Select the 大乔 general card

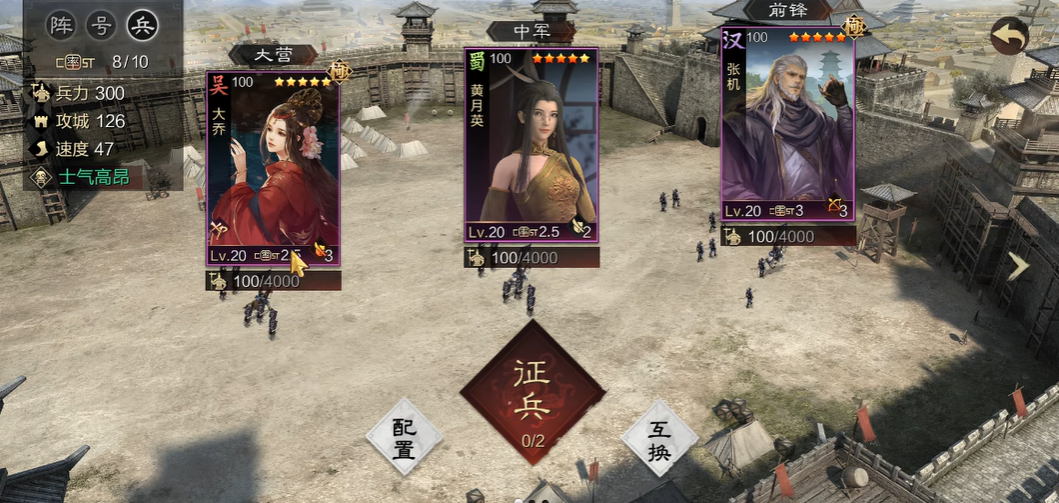point(273,165)
